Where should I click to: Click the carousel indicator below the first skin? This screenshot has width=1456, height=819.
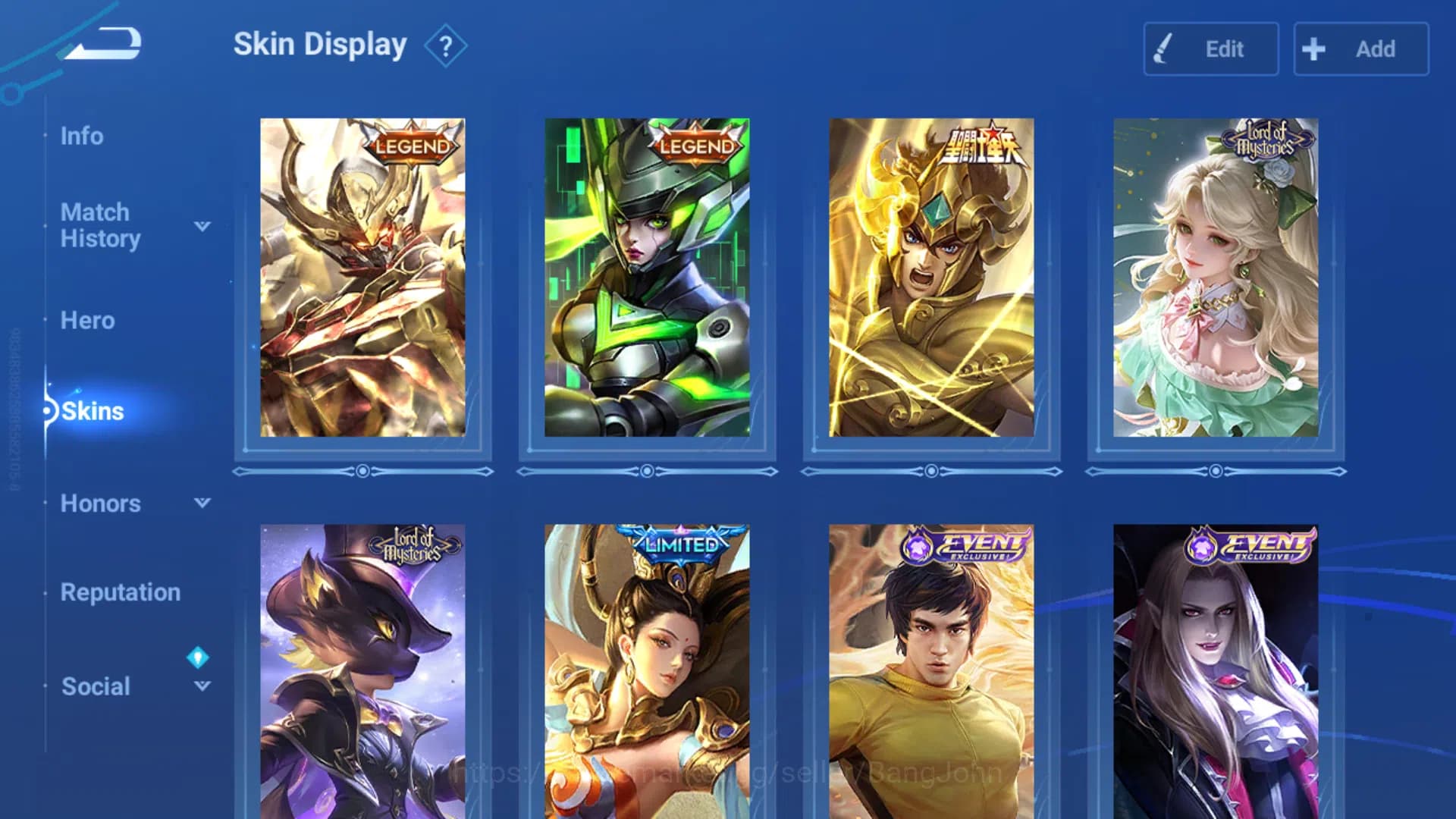click(362, 472)
